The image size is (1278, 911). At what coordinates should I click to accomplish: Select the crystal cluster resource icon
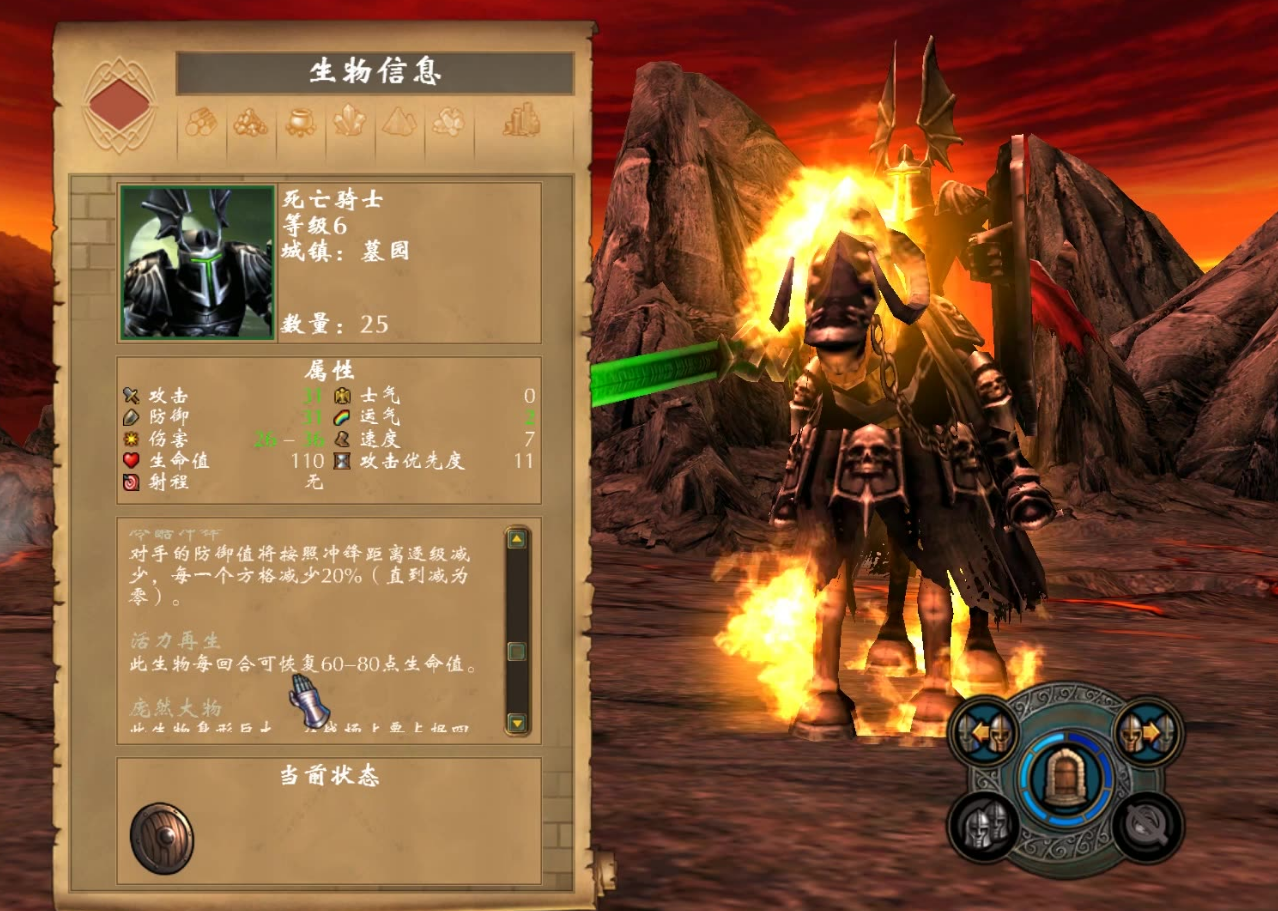[349, 122]
